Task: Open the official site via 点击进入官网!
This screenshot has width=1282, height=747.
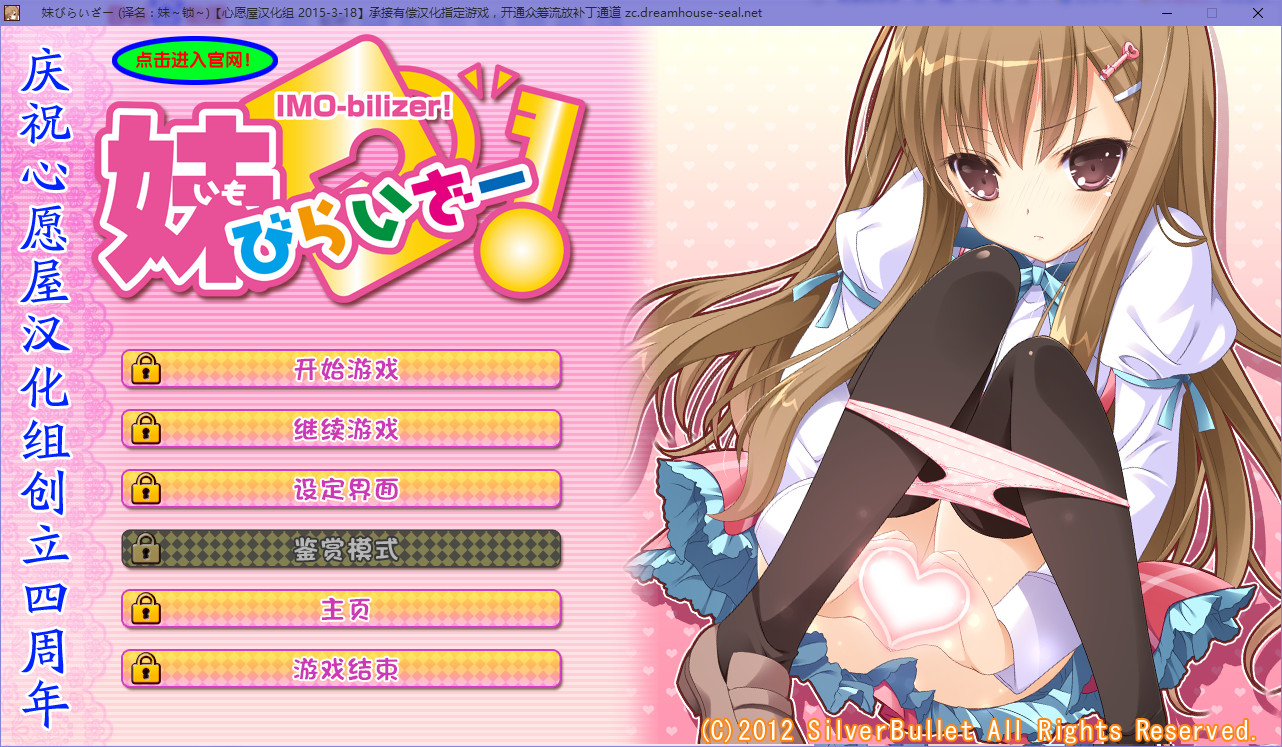Action: (x=193, y=60)
